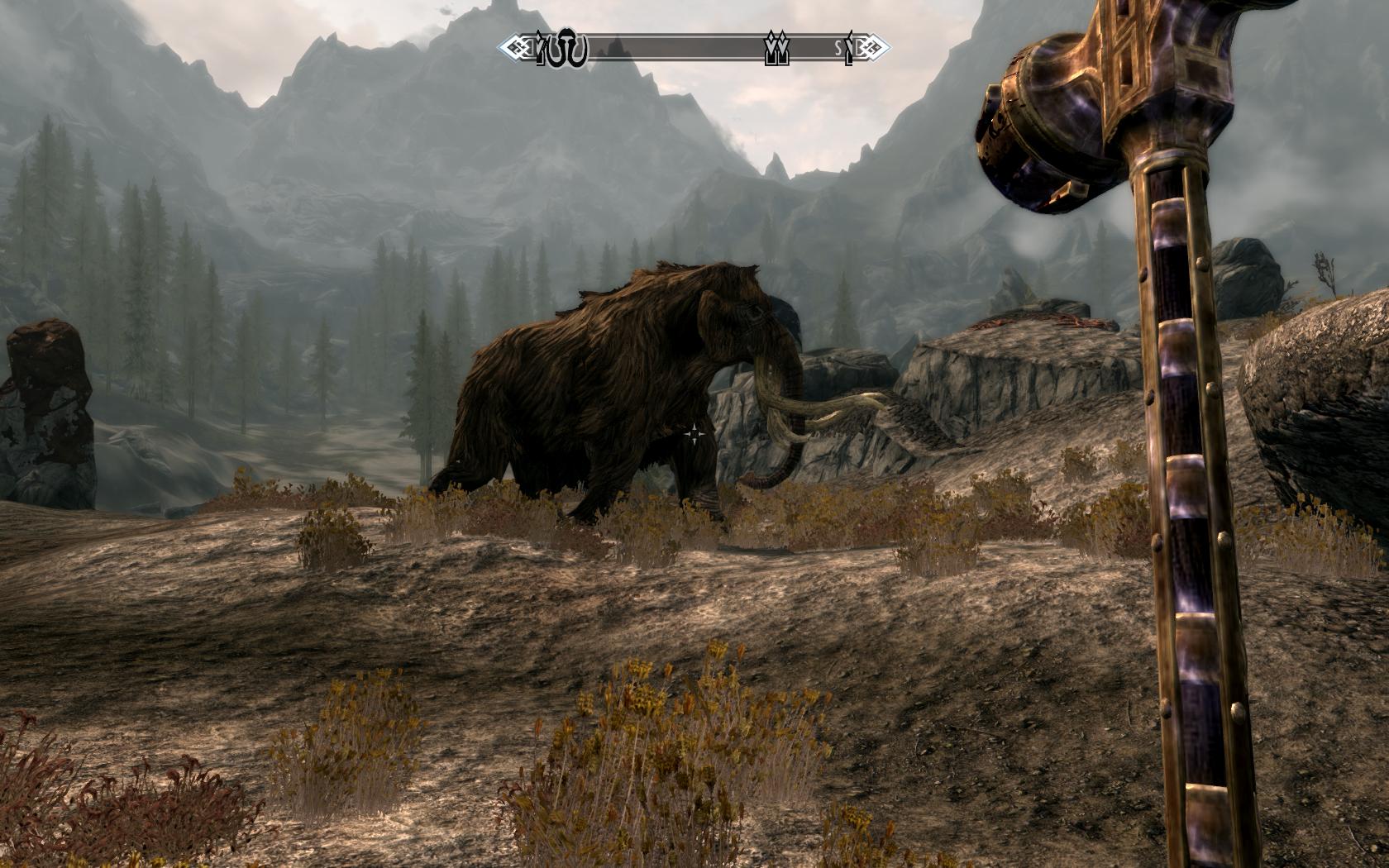Click the South direction letter on the compass

pyautogui.click(x=838, y=50)
